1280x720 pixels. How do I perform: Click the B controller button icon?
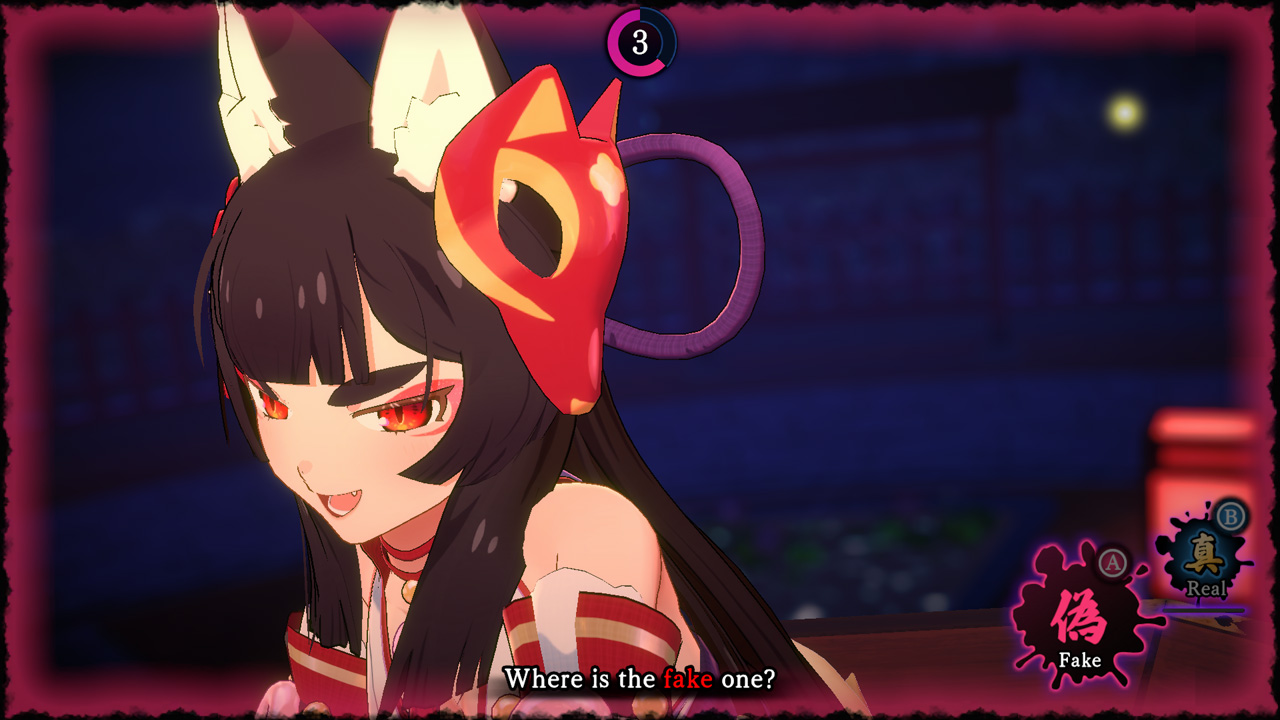1230,515
